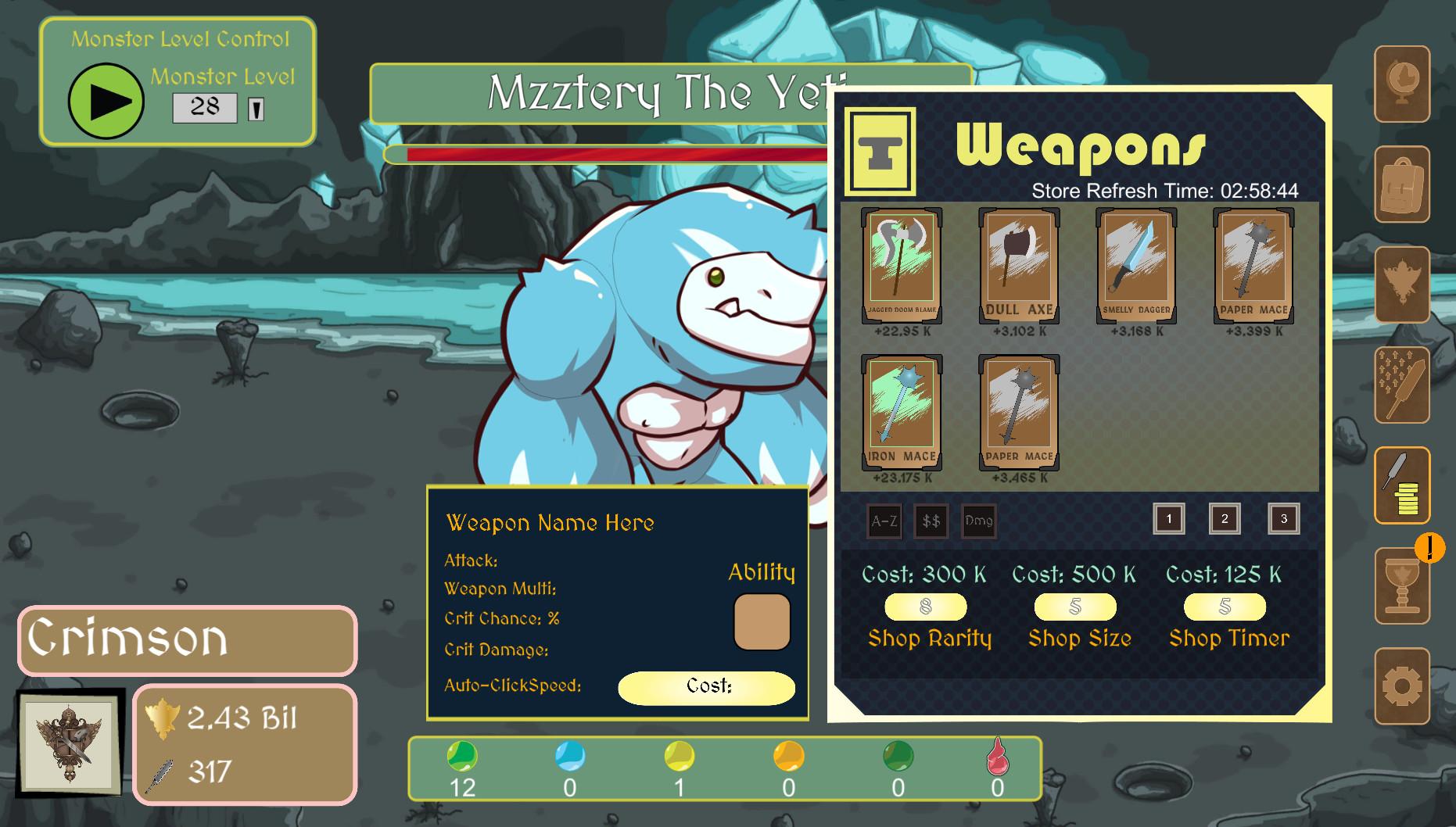Go to shop page 1
Viewport: 1456px width, 827px height.
1169,519
